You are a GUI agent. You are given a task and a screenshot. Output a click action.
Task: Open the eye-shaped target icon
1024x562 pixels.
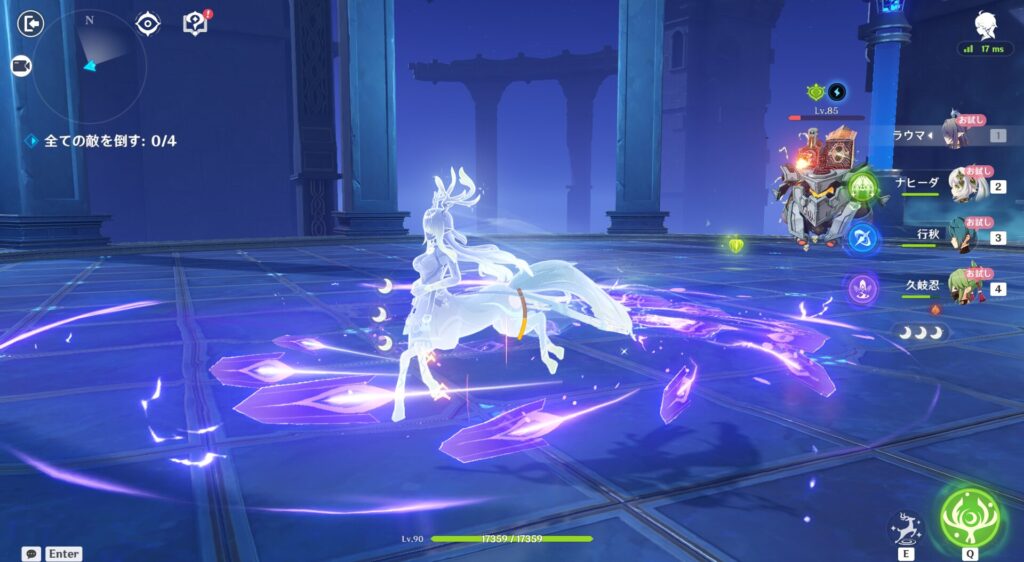(x=148, y=22)
